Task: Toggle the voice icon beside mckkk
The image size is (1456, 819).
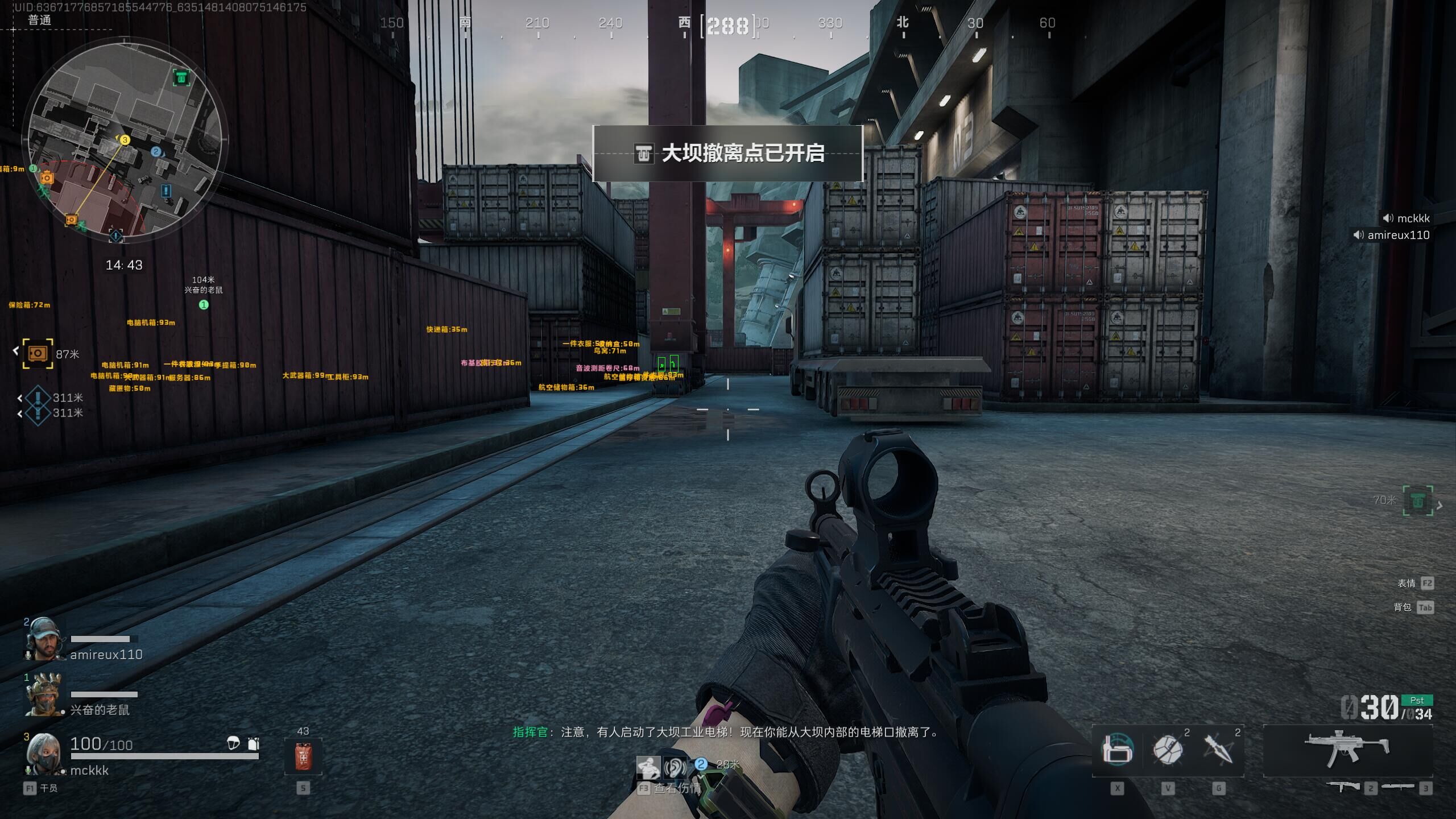Action: [x=1388, y=218]
